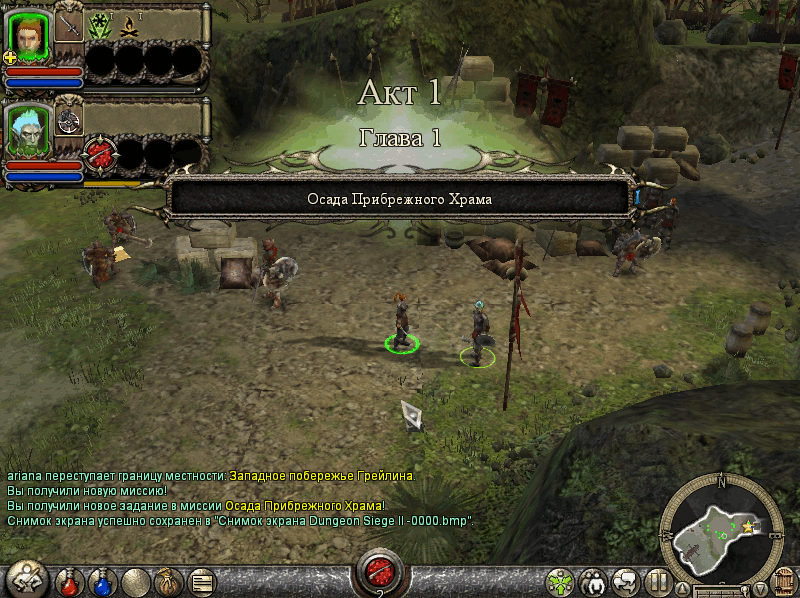Click the yellow plus level-up icon
Viewport: 800px width, 598px height.
click(x=11, y=58)
